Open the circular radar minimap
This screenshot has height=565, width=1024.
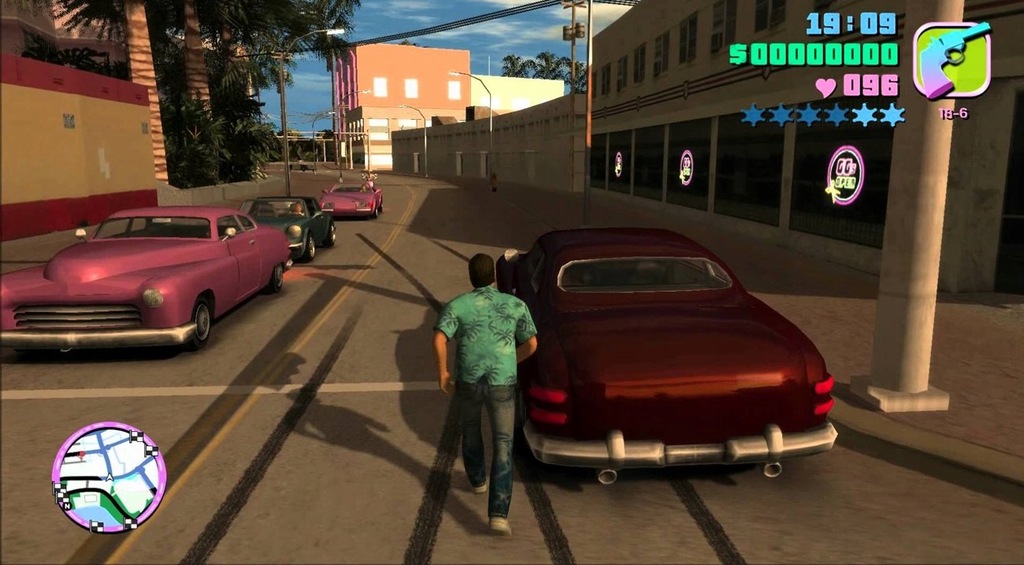(108, 477)
